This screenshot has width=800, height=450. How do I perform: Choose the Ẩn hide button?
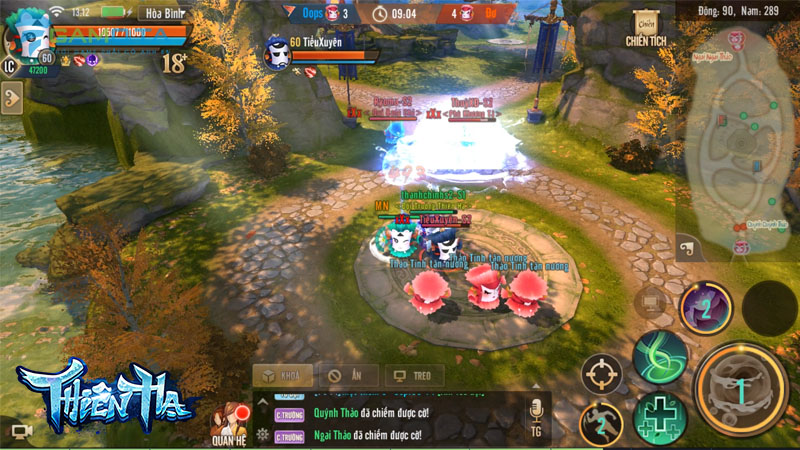click(x=347, y=377)
